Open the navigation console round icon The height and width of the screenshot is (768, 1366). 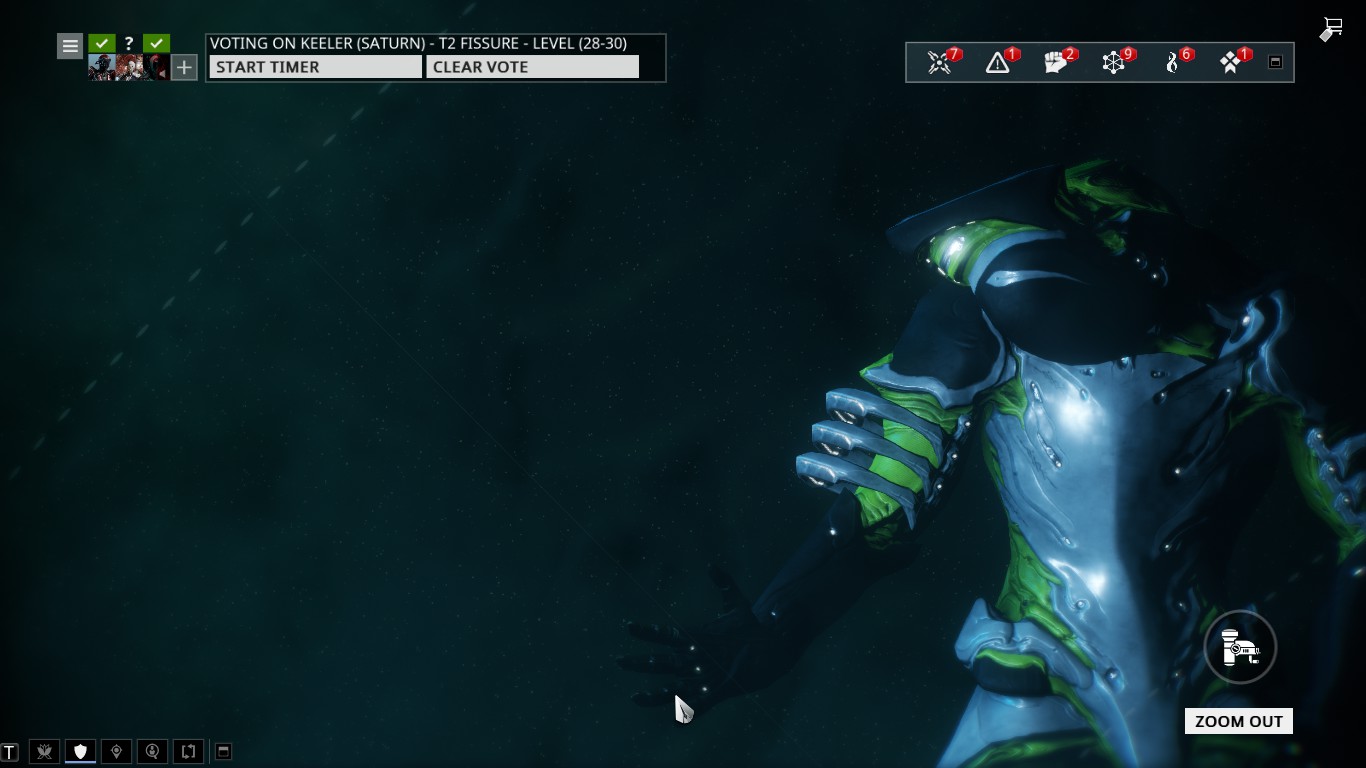(x=1240, y=648)
